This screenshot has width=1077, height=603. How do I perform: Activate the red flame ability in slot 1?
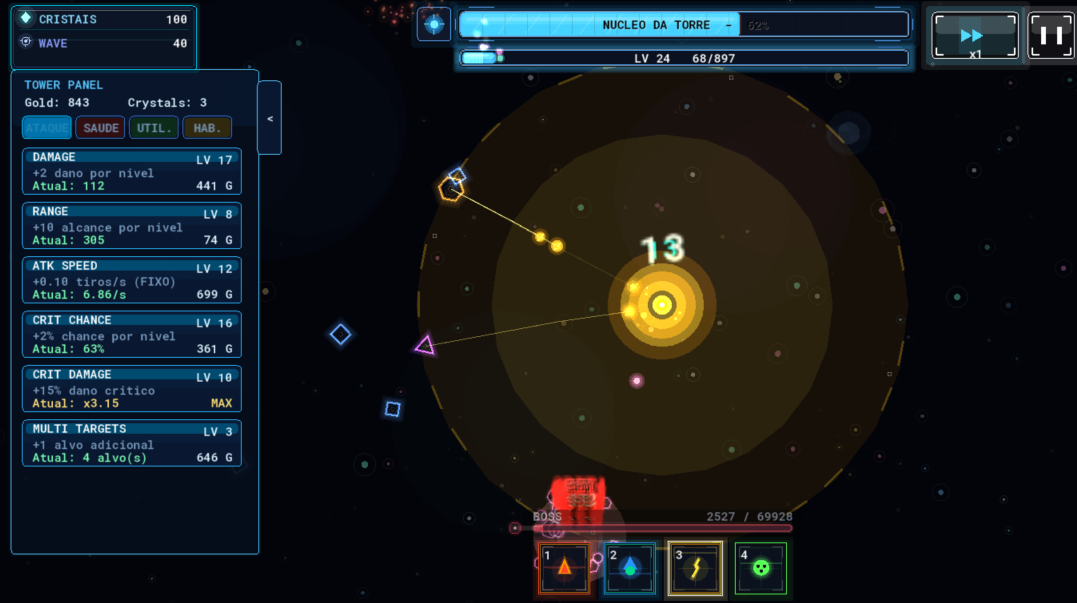pyautogui.click(x=564, y=568)
